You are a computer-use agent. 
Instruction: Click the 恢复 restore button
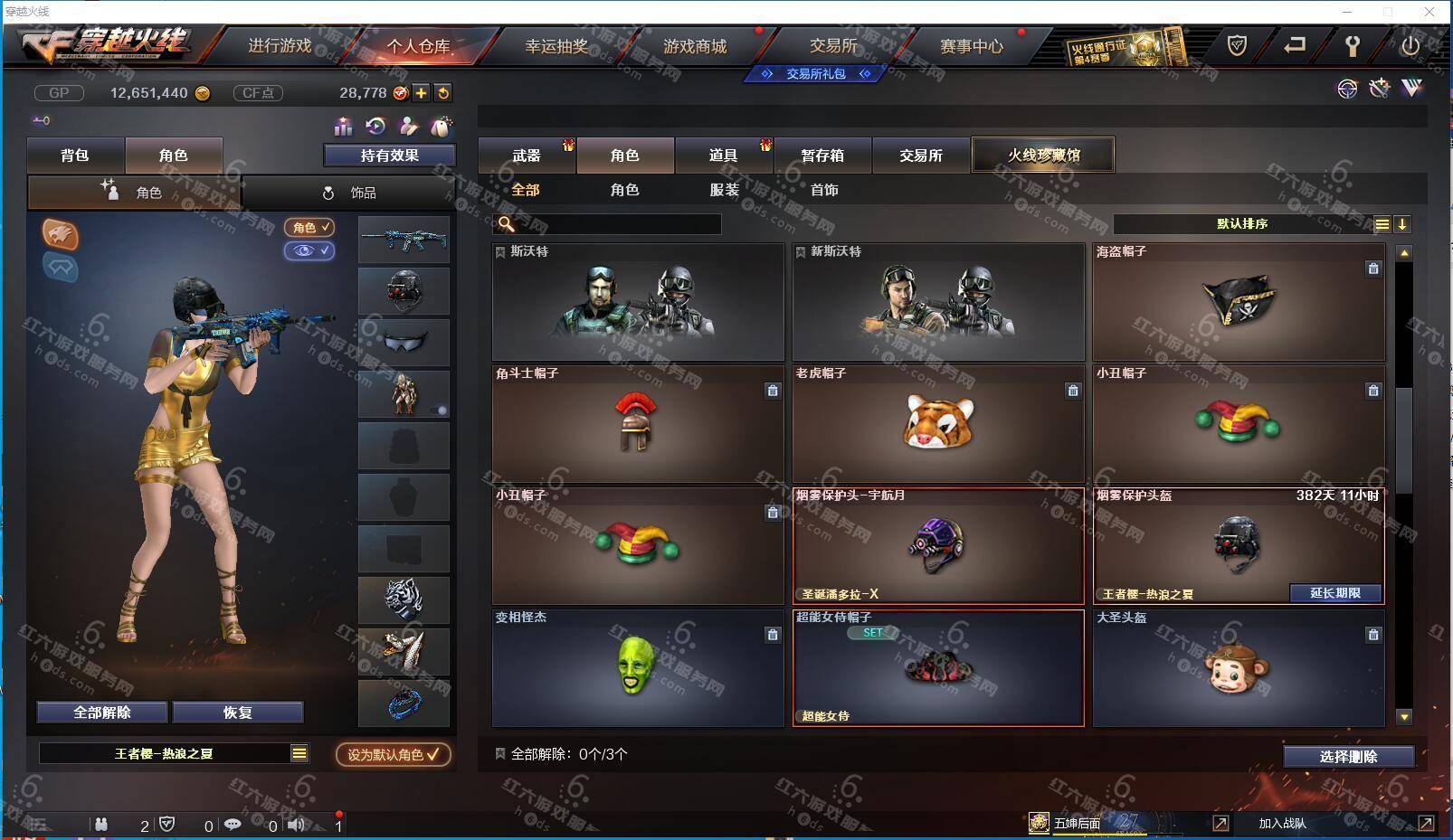tap(237, 713)
